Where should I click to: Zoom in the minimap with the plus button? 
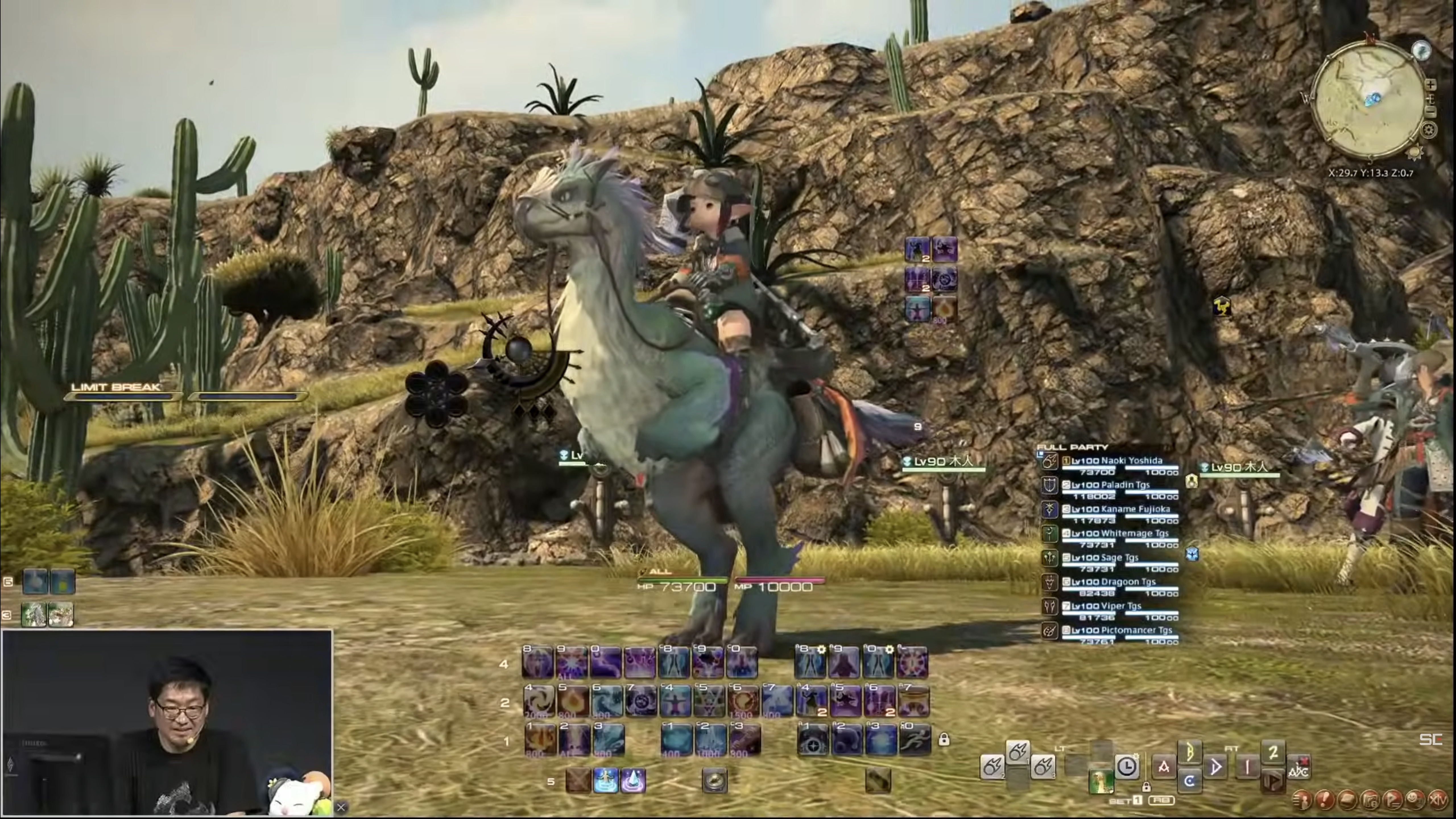[1431, 85]
